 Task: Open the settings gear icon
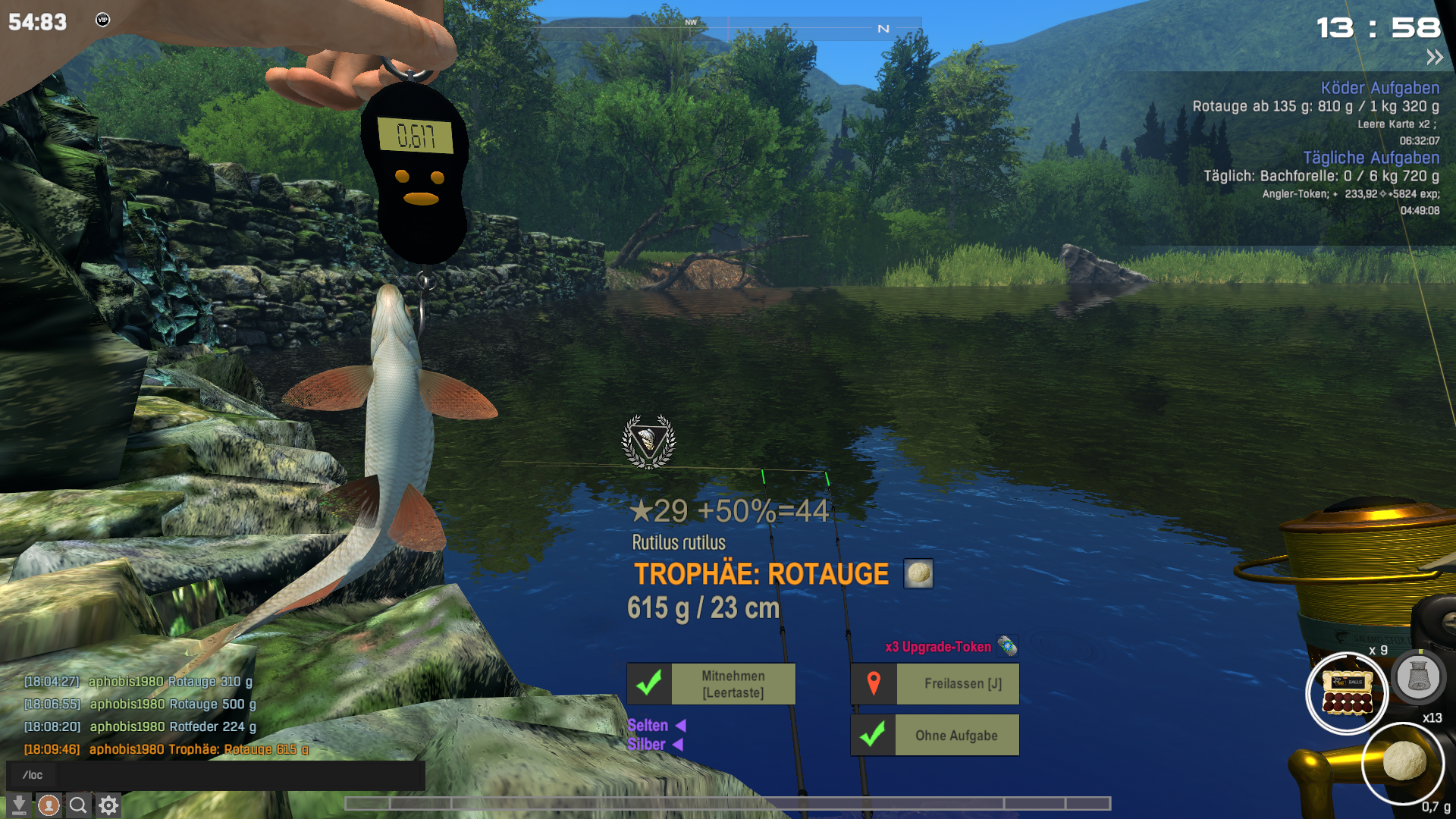click(x=108, y=805)
